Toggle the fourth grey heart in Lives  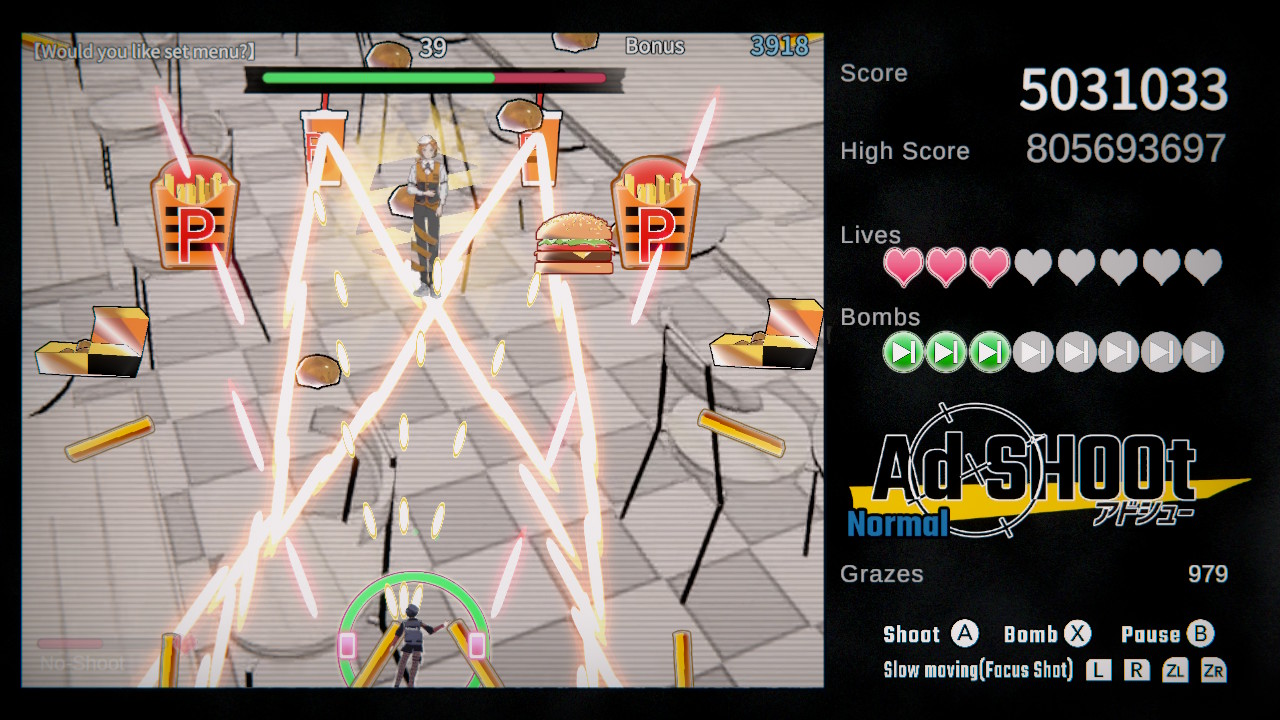[x=1032, y=268]
